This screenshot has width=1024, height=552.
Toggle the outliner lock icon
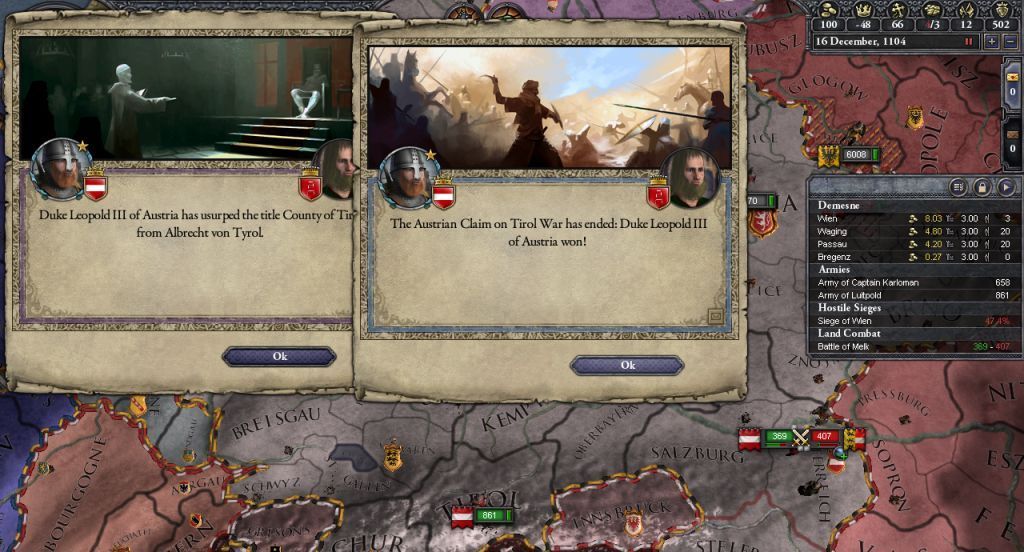(983, 187)
